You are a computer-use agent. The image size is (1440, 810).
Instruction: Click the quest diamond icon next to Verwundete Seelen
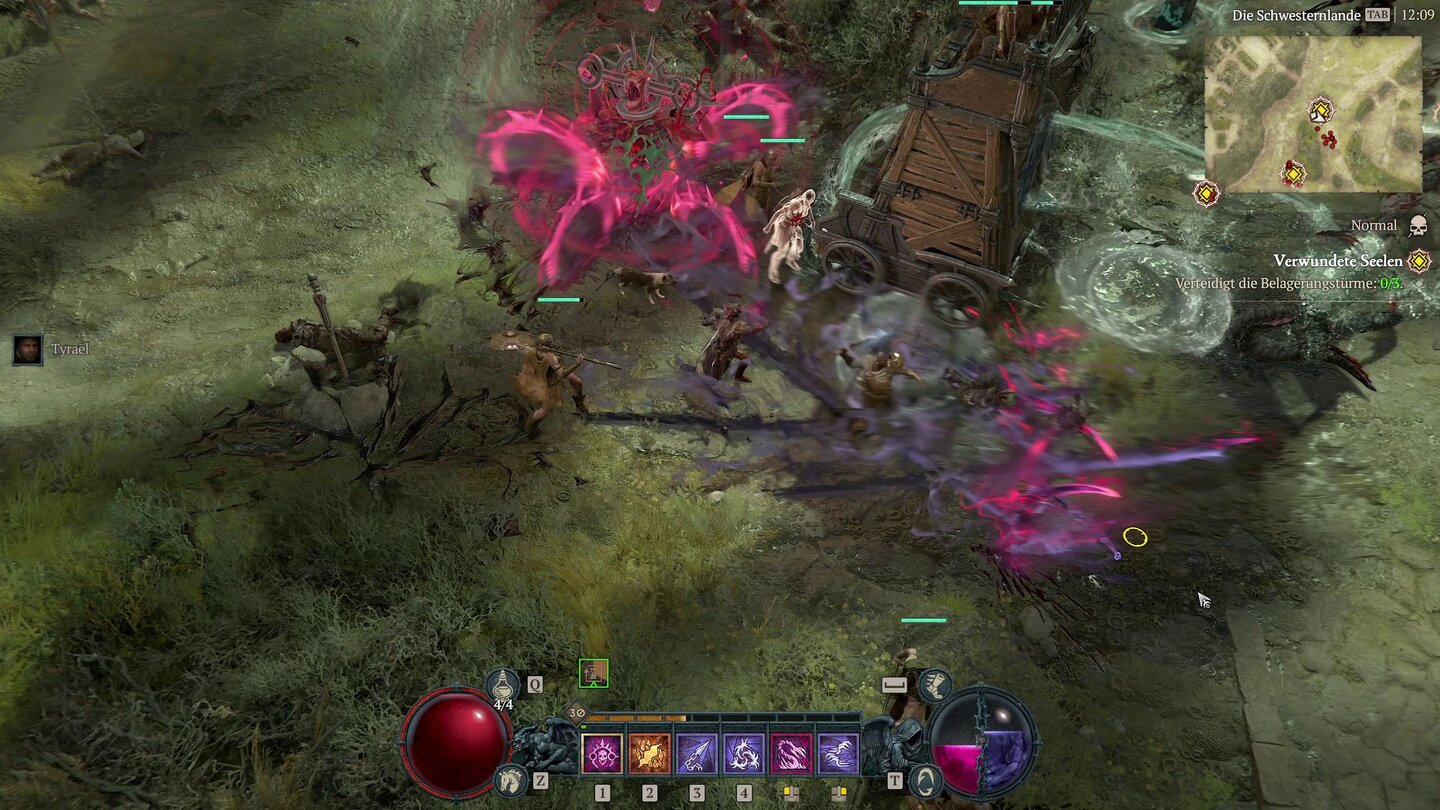tap(1419, 261)
